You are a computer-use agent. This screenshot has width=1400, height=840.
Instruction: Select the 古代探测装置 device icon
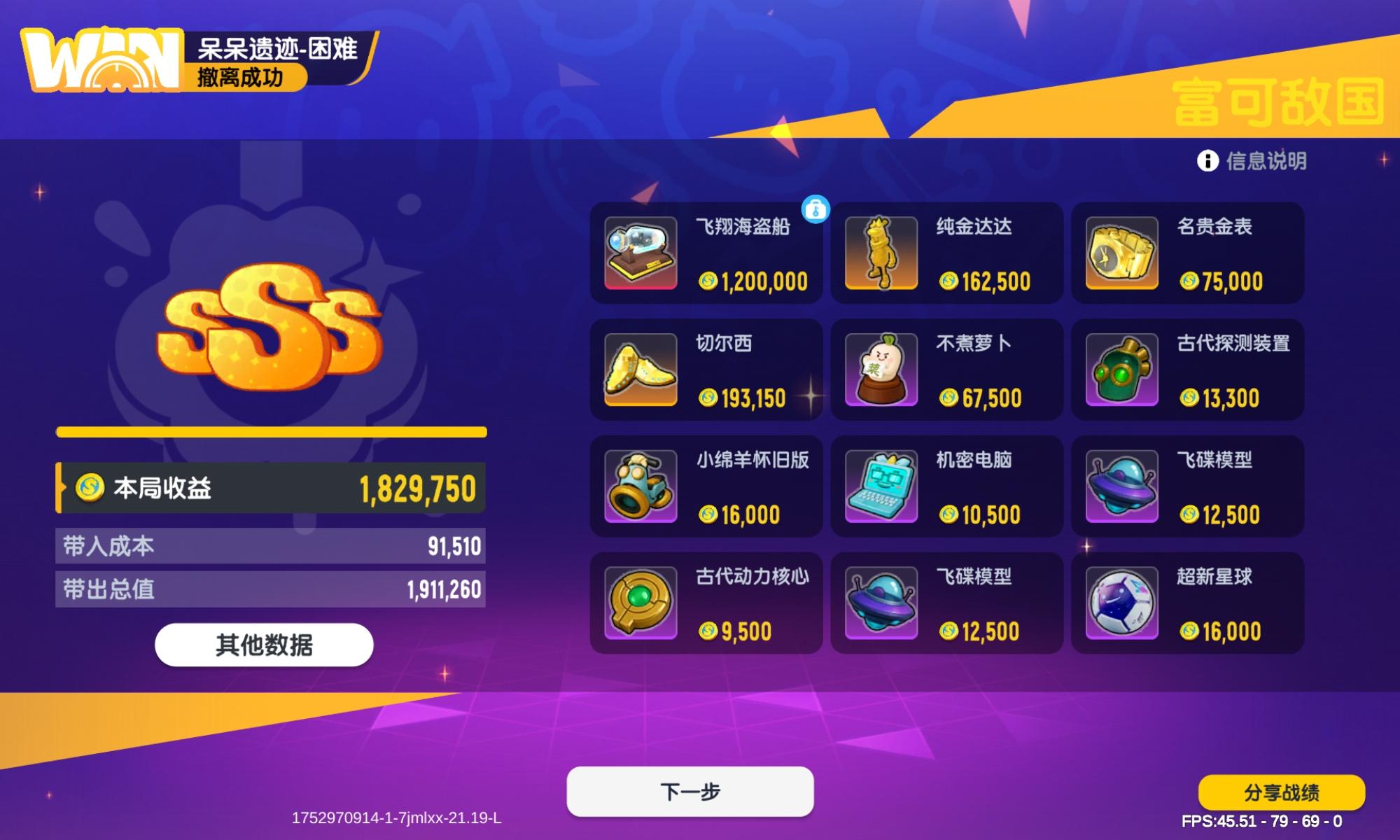click(1121, 370)
